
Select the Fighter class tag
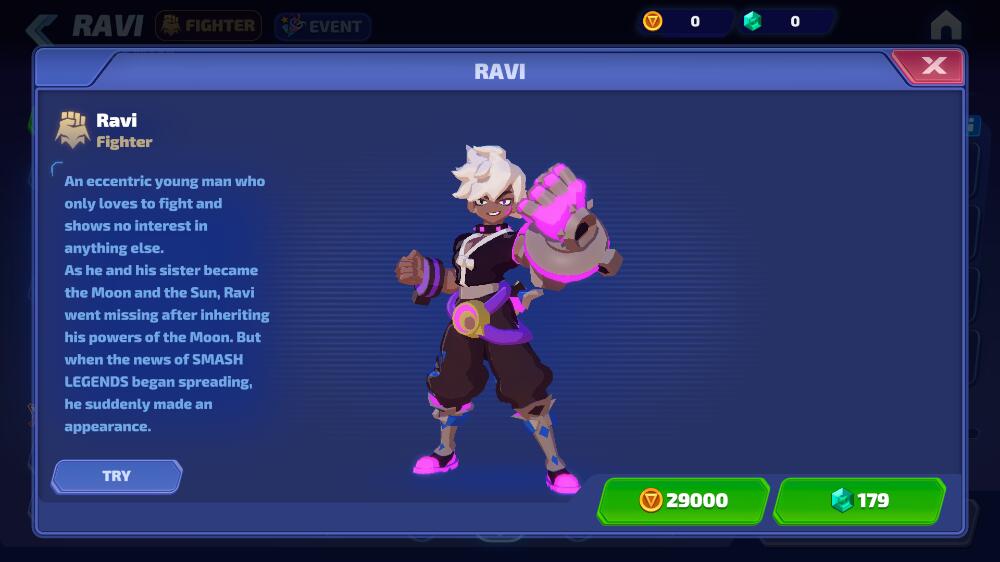pyautogui.click(x=208, y=26)
